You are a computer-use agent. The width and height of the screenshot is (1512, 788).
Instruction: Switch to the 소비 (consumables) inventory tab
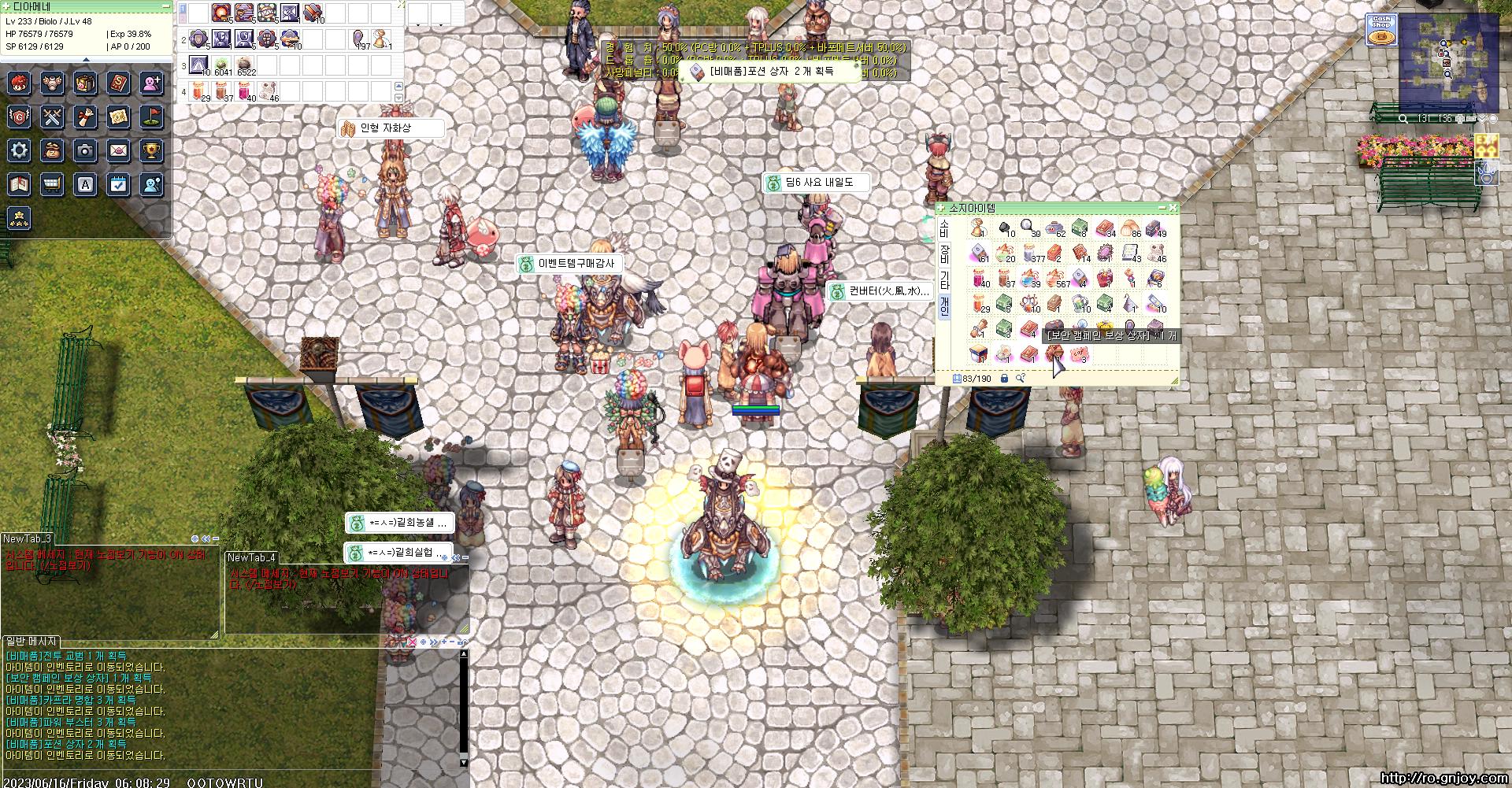944,228
